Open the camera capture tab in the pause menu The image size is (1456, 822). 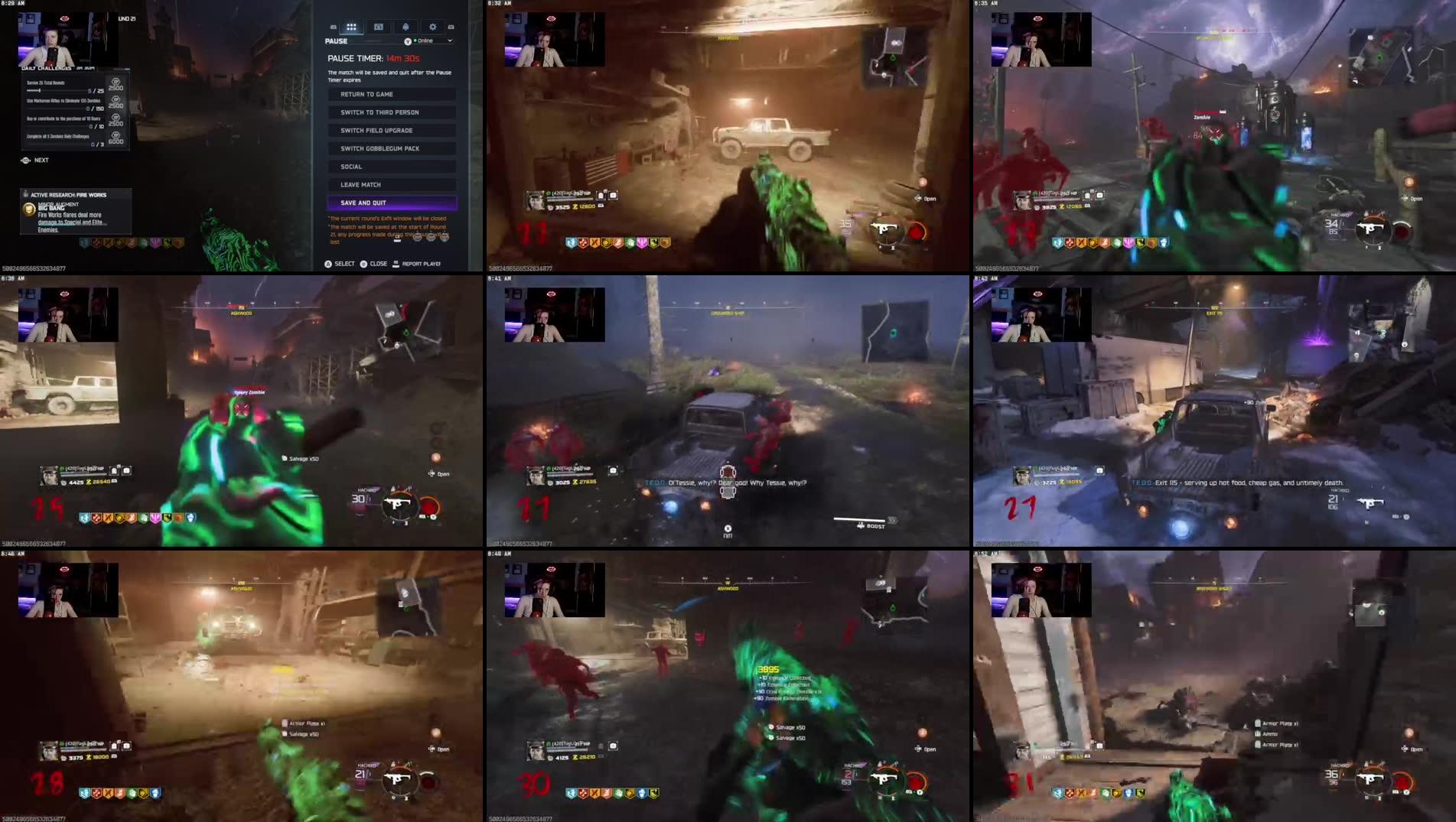pos(379,27)
